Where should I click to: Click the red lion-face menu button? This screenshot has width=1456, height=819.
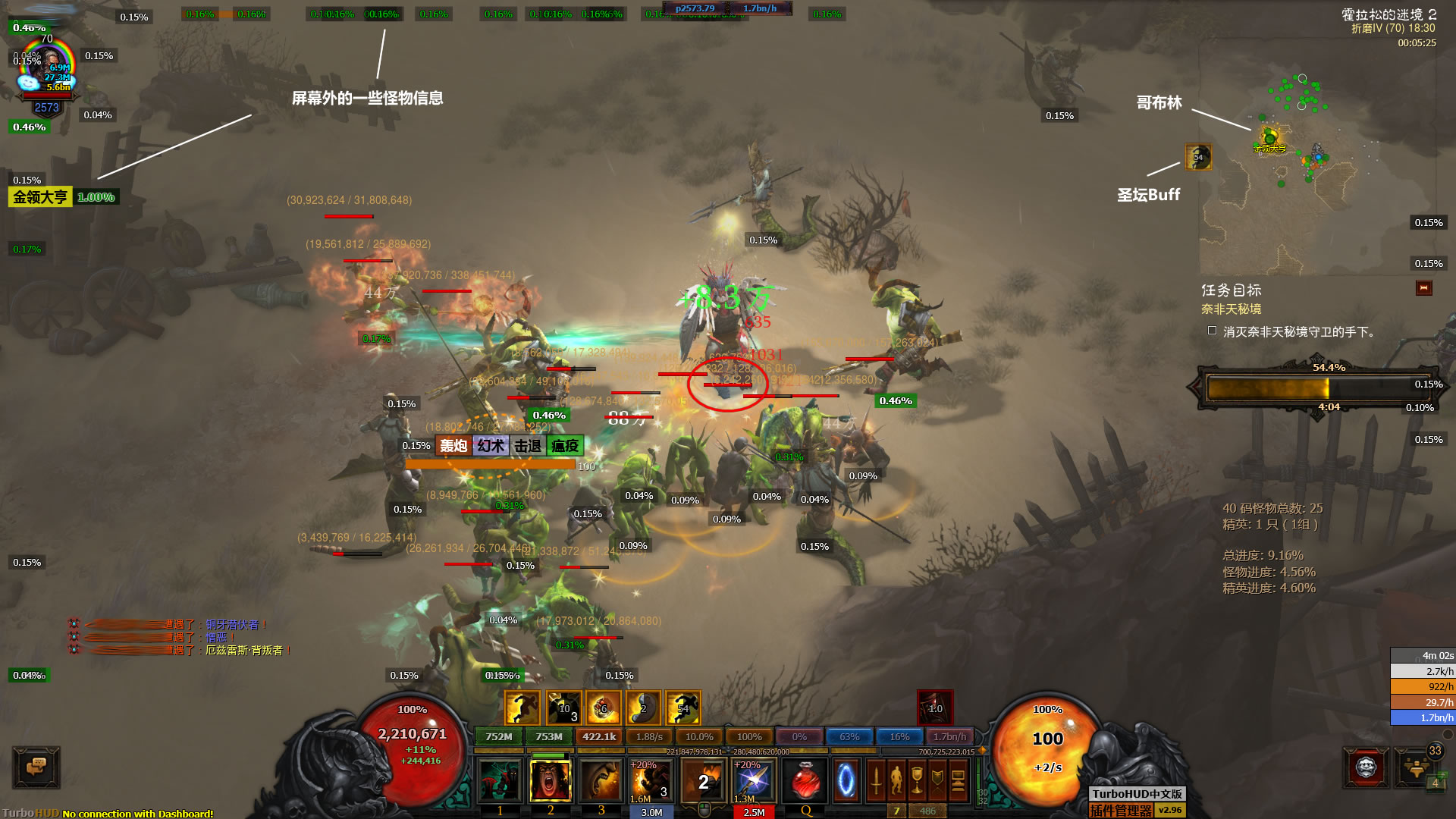click(1366, 767)
